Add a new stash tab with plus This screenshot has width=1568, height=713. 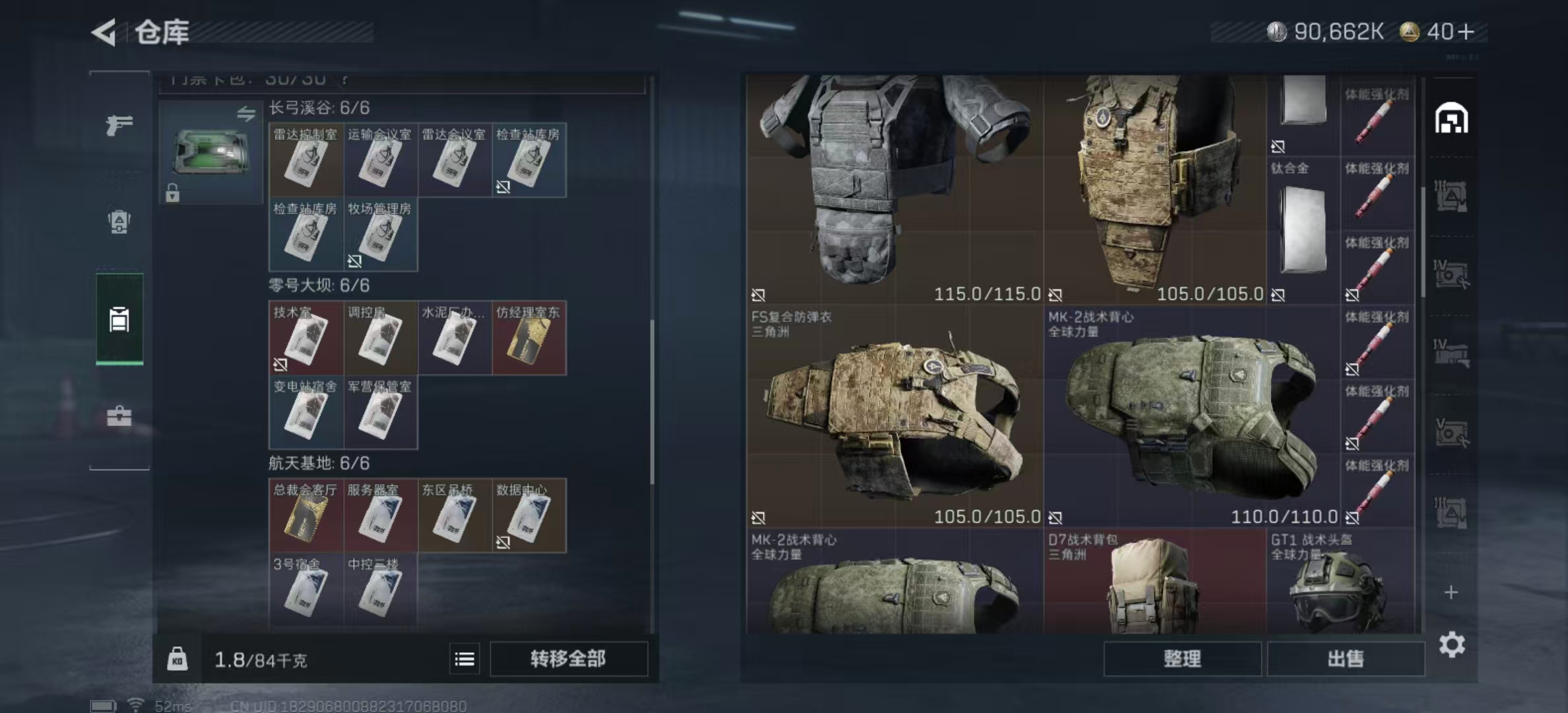pyautogui.click(x=1451, y=592)
